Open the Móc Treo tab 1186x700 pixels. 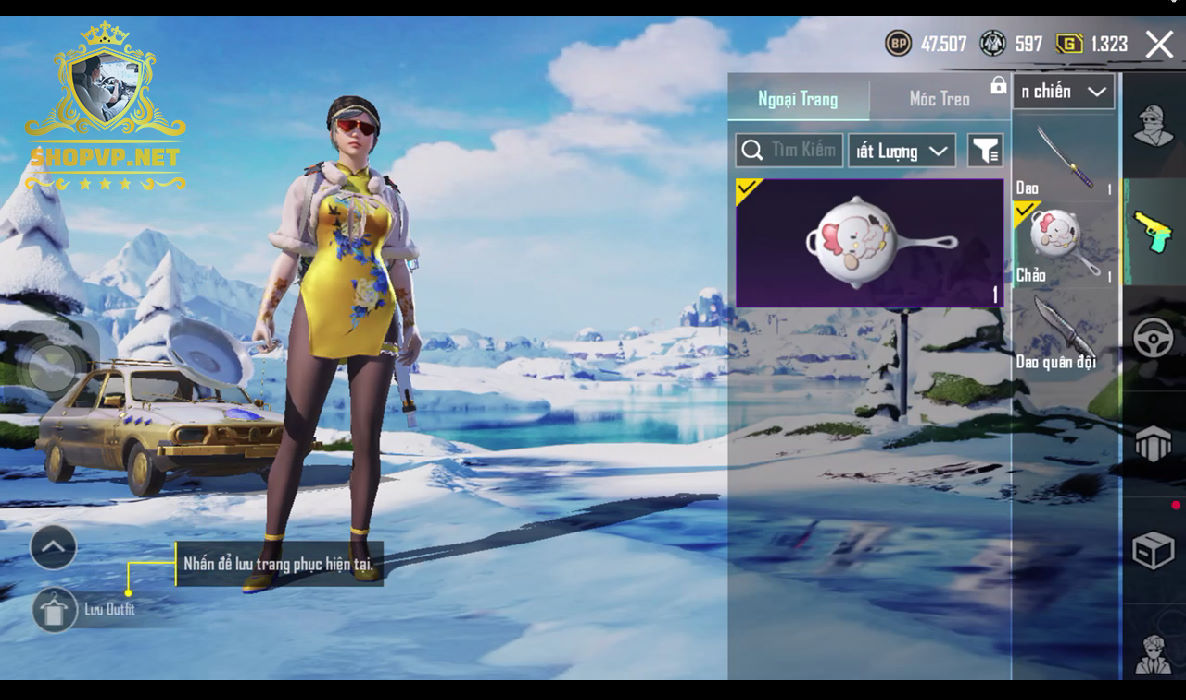[x=939, y=99]
